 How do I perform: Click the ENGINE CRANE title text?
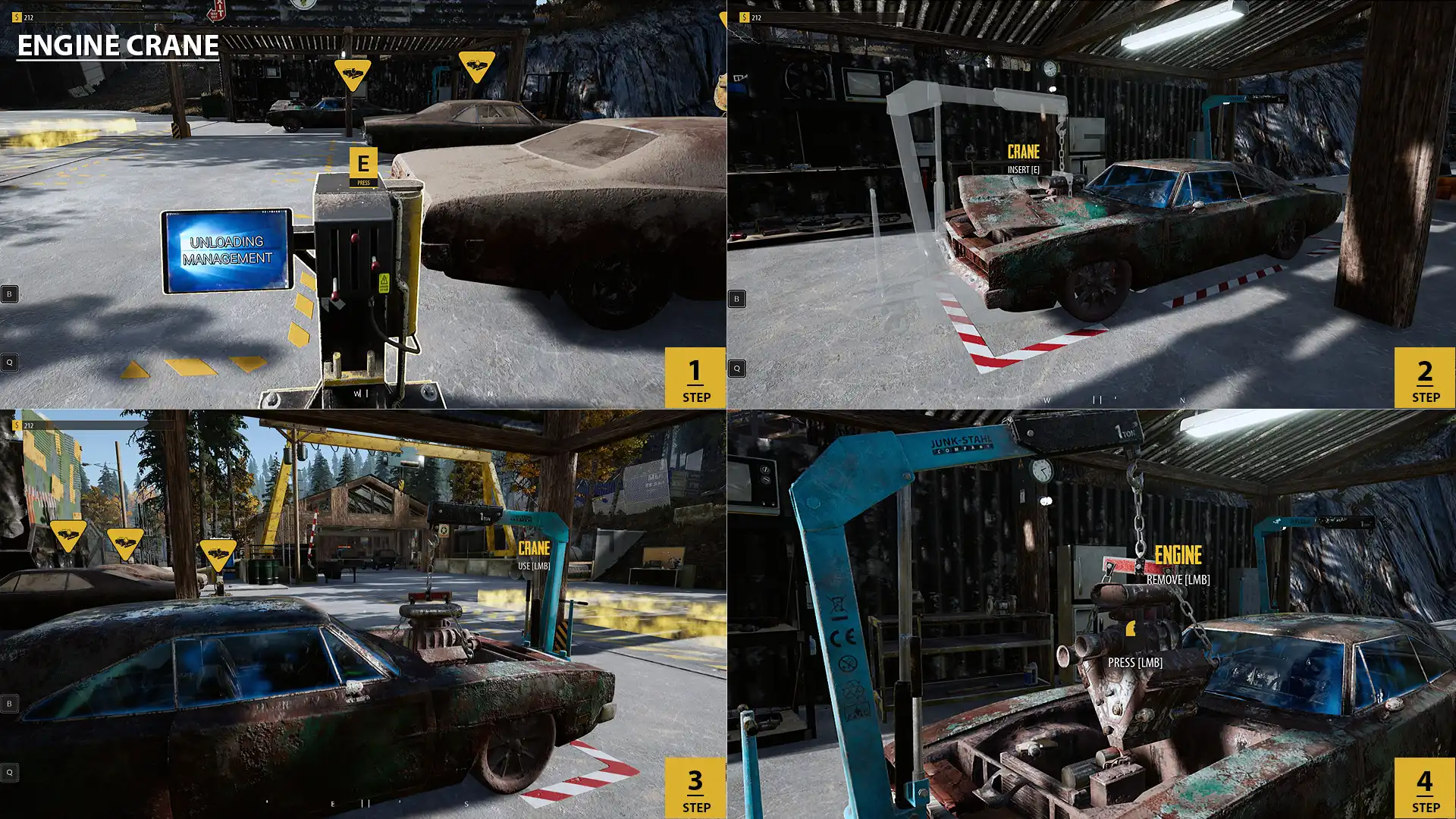(x=115, y=45)
